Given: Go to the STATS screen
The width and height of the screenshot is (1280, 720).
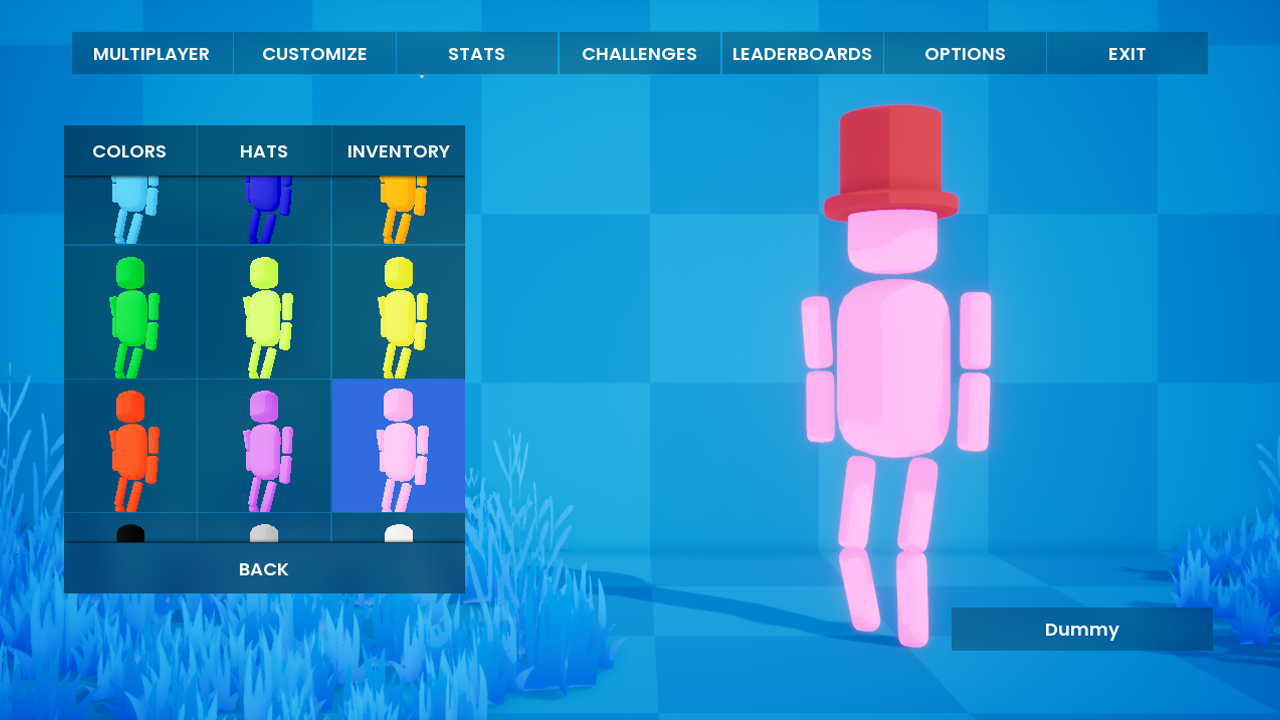Looking at the screenshot, I should click(x=477, y=53).
